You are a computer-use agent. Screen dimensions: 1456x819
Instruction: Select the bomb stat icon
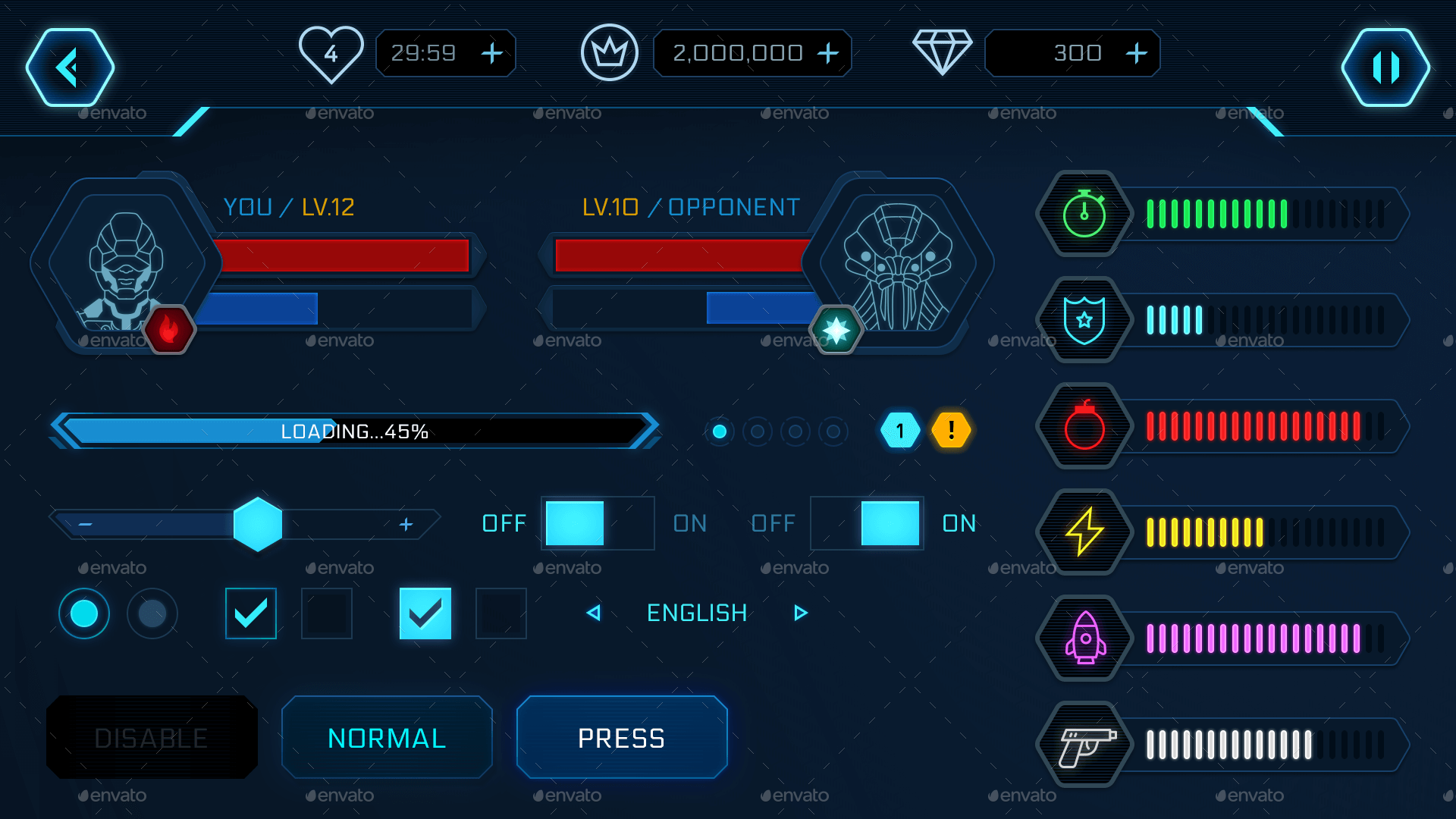1083,425
